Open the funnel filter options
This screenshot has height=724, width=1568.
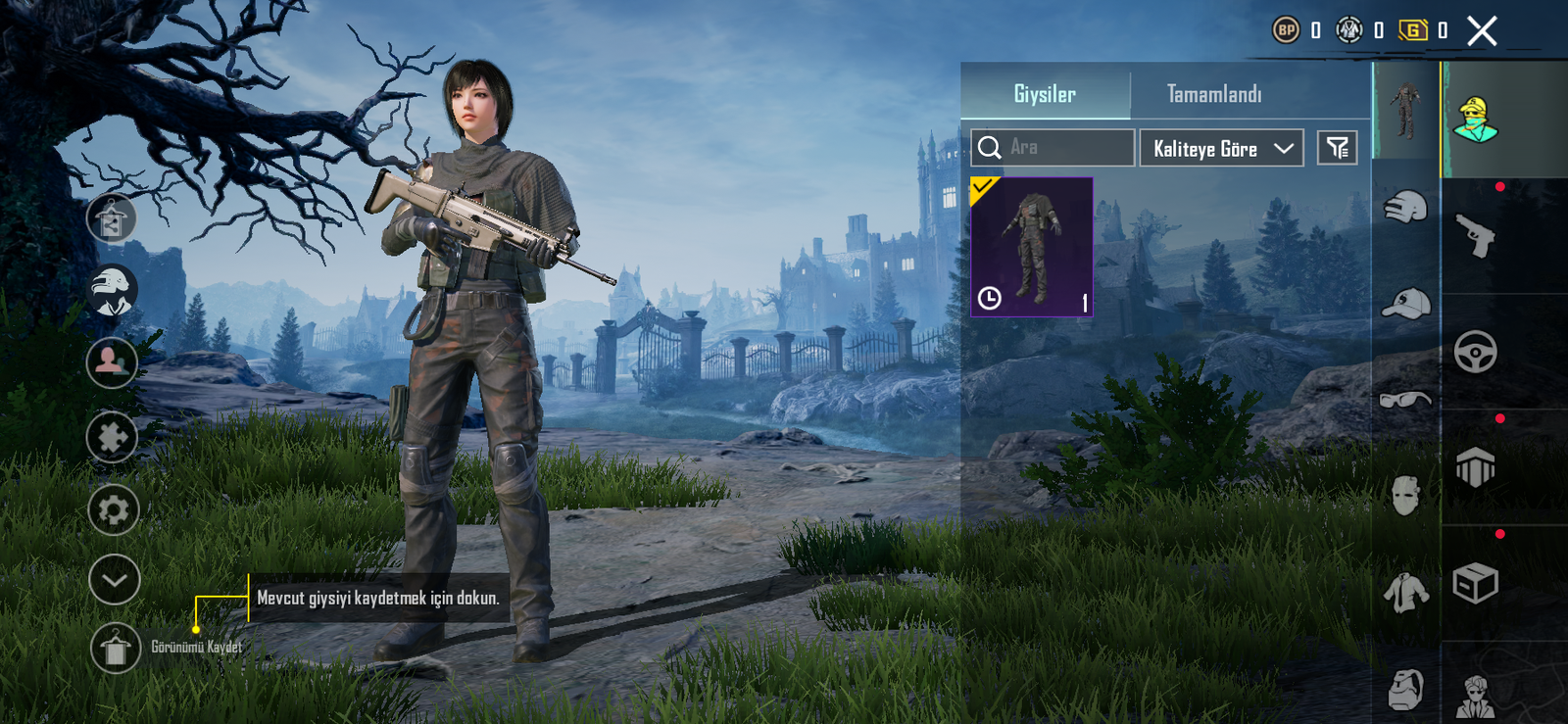pos(1337,148)
